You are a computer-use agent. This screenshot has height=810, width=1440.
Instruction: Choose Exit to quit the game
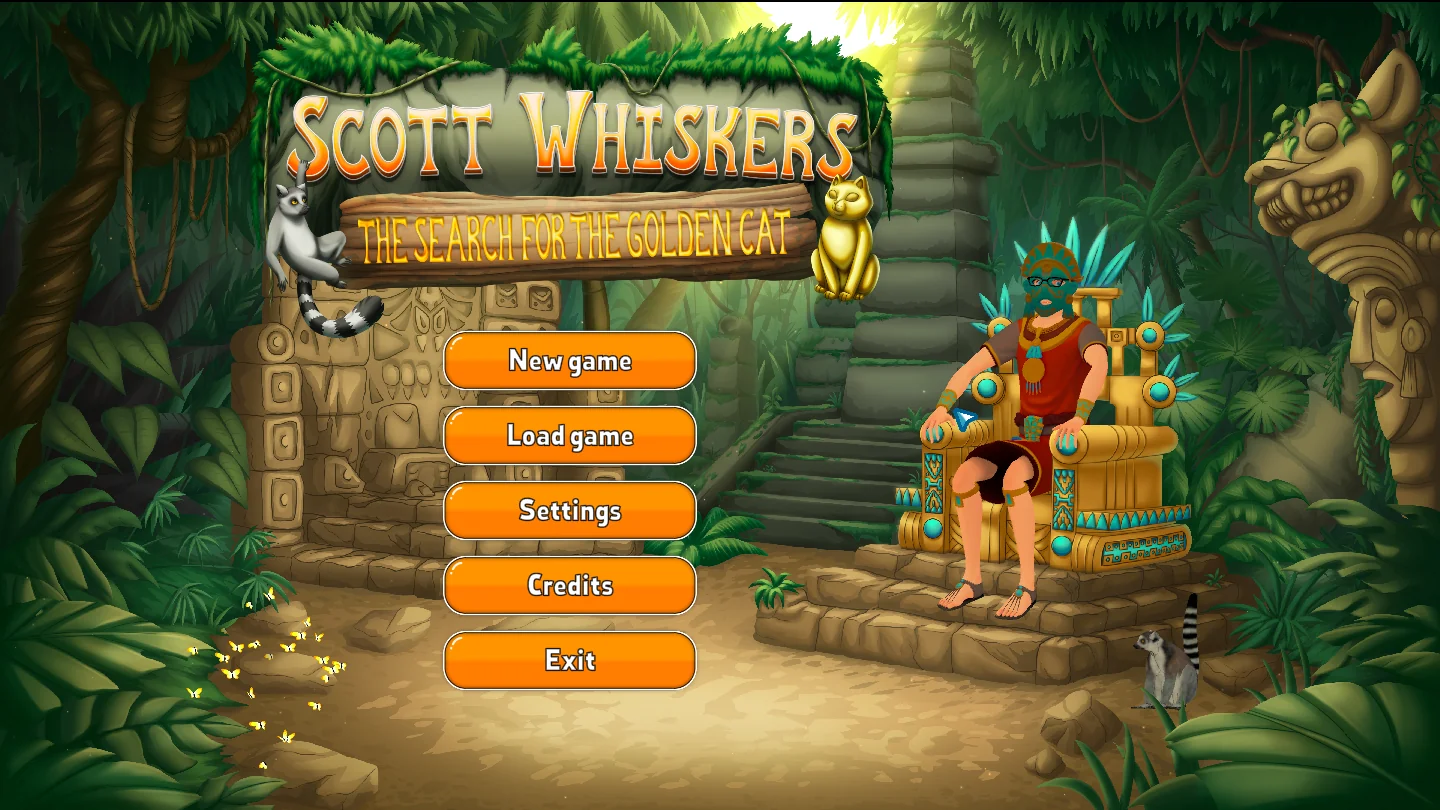(x=570, y=660)
